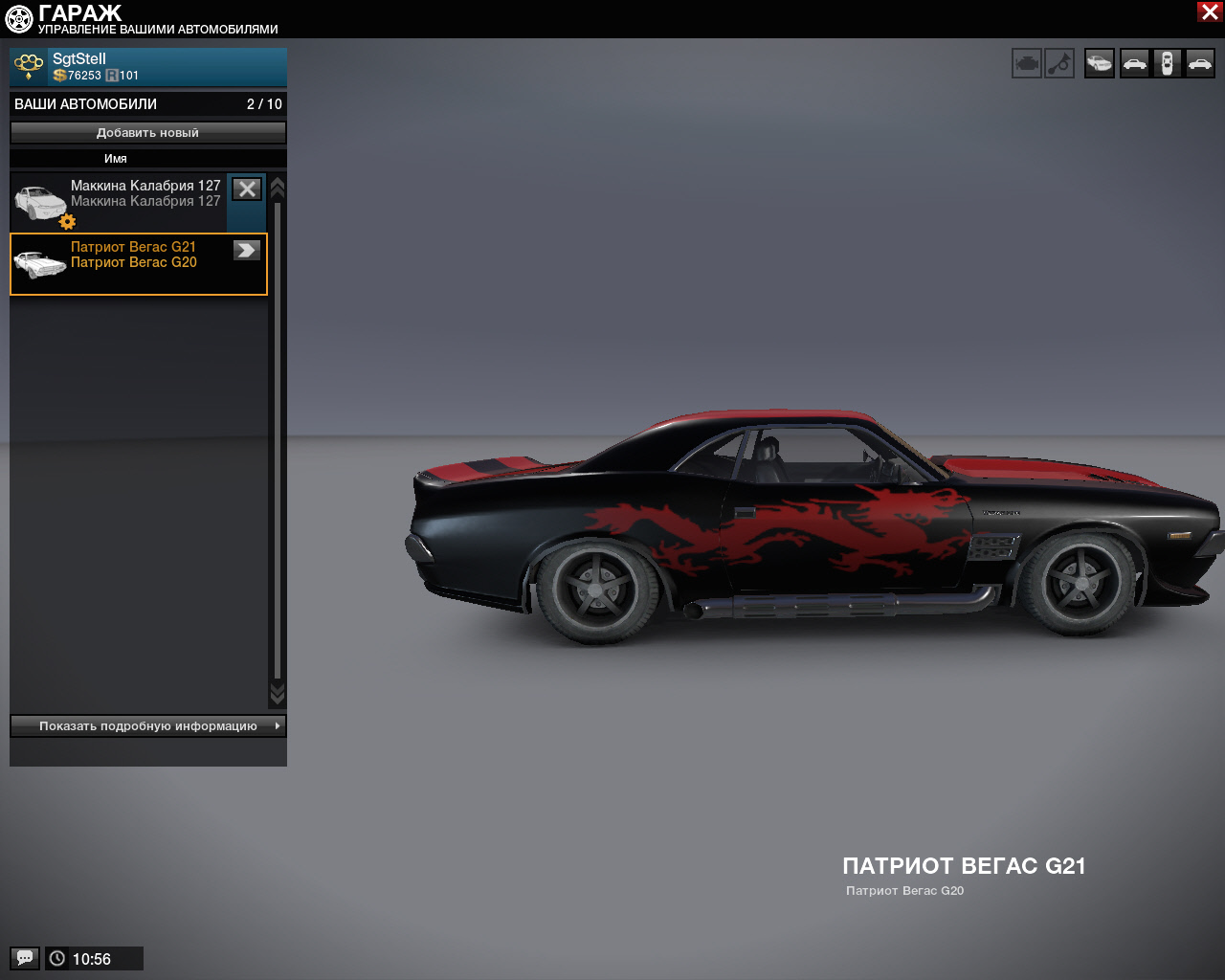Click the horn icon button

[1059, 64]
